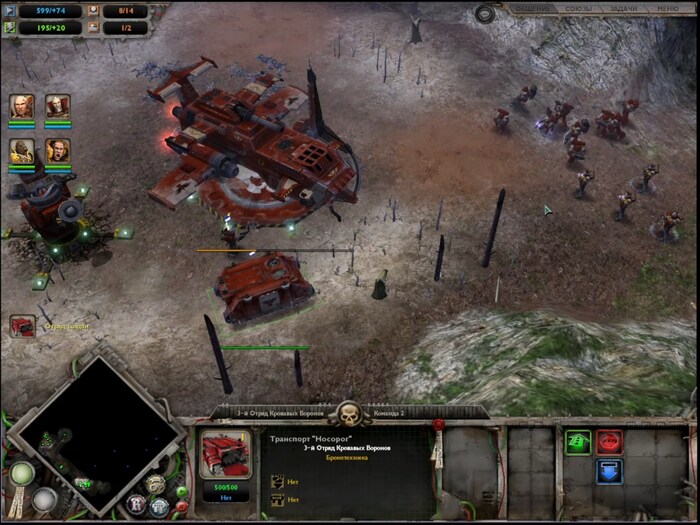This screenshot has height=525, width=700.
Task: Select the bottom-right hero squad portrait
Action: click(57, 151)
